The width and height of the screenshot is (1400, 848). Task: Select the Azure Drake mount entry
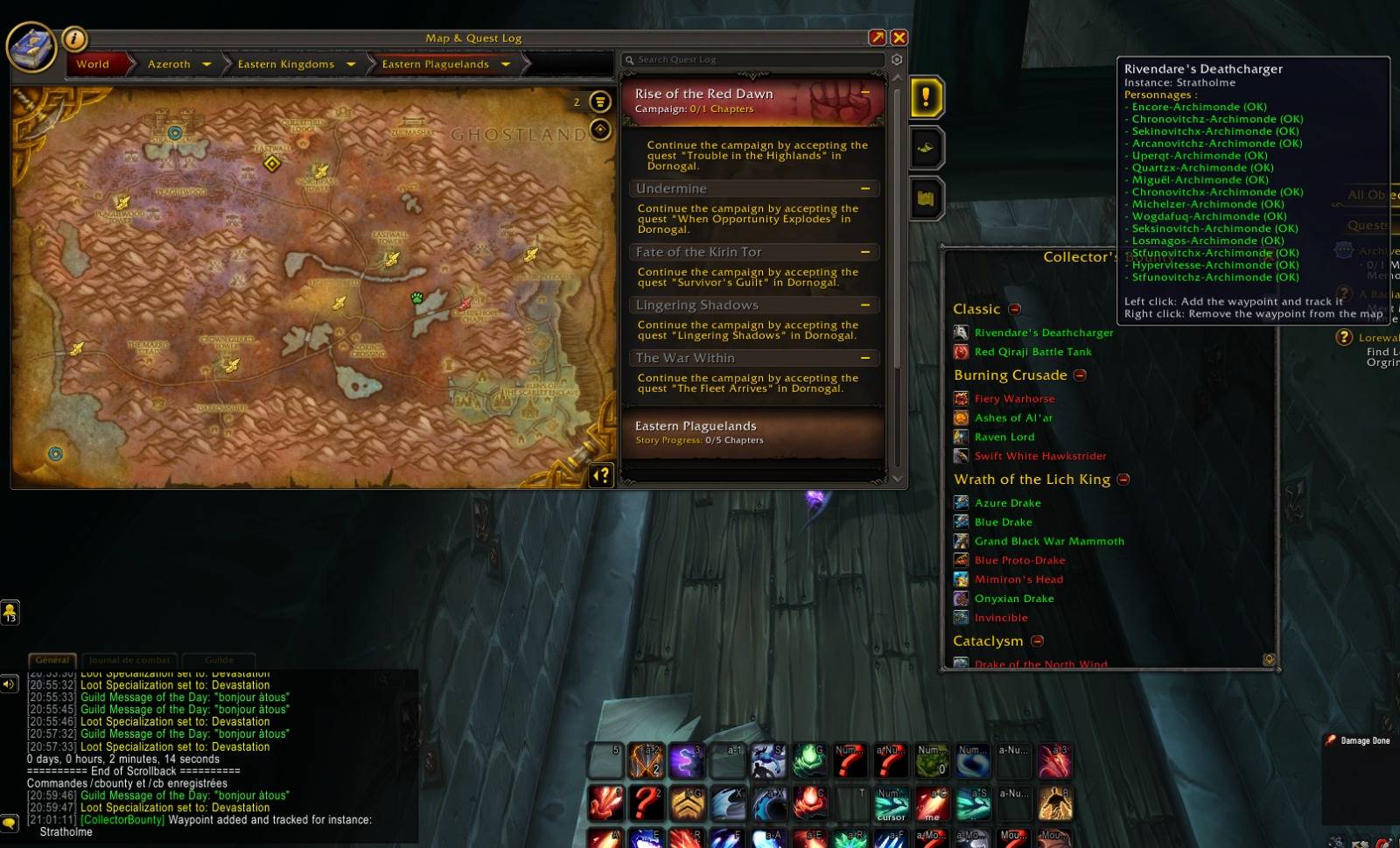(1007, 502)
